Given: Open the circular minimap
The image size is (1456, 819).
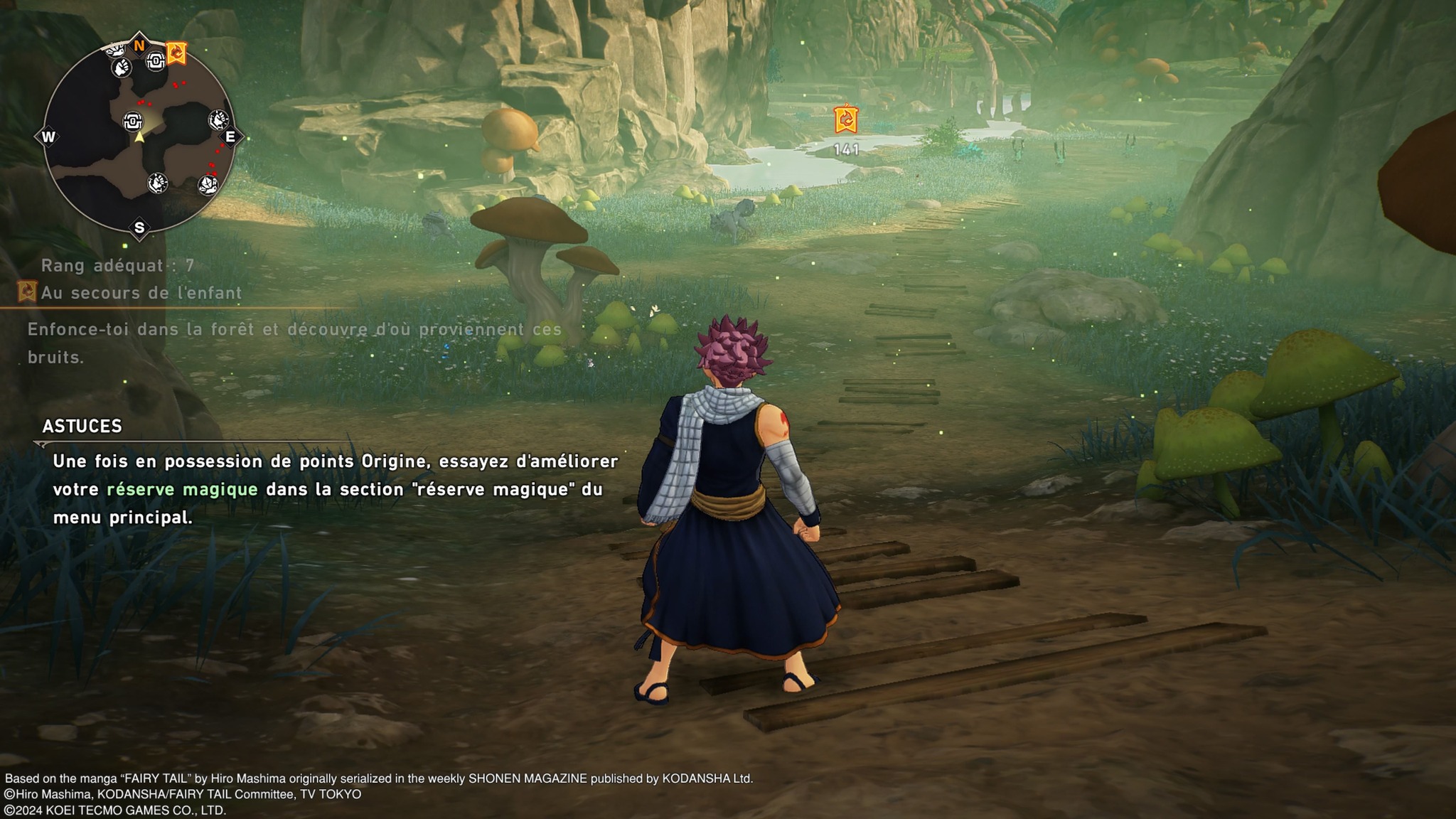Looking at the screenshot, I should 139,135.
